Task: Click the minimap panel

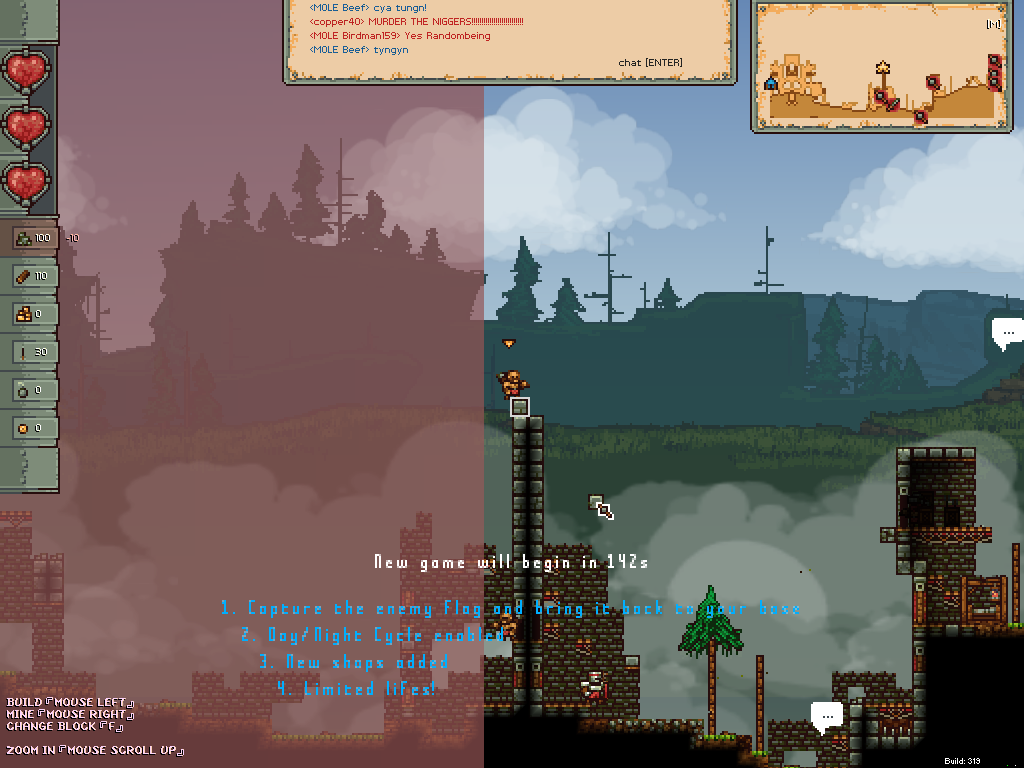Action: pos(877,65)
